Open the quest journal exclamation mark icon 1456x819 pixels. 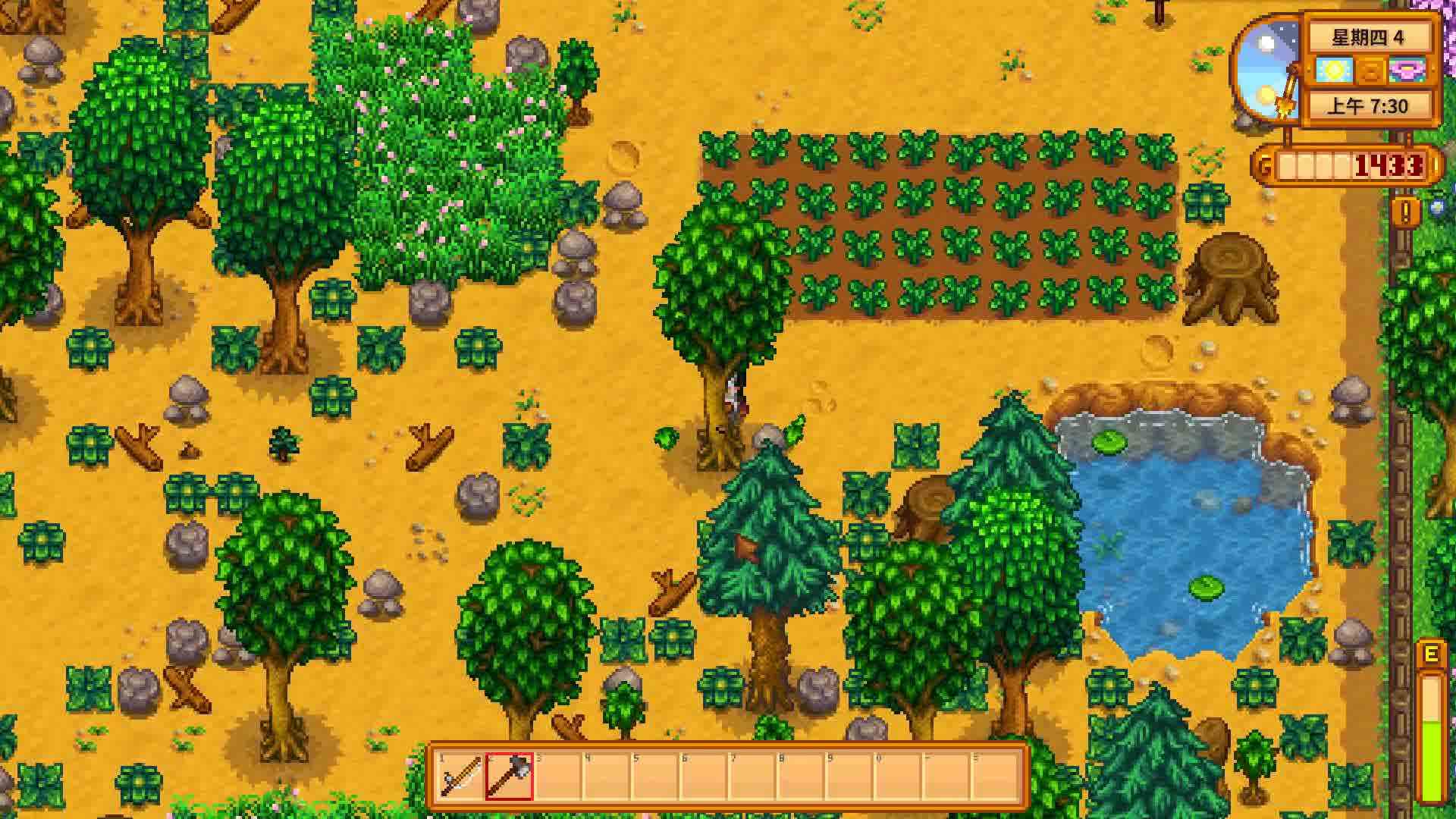pyautogui.click(x=1405, y=212)
